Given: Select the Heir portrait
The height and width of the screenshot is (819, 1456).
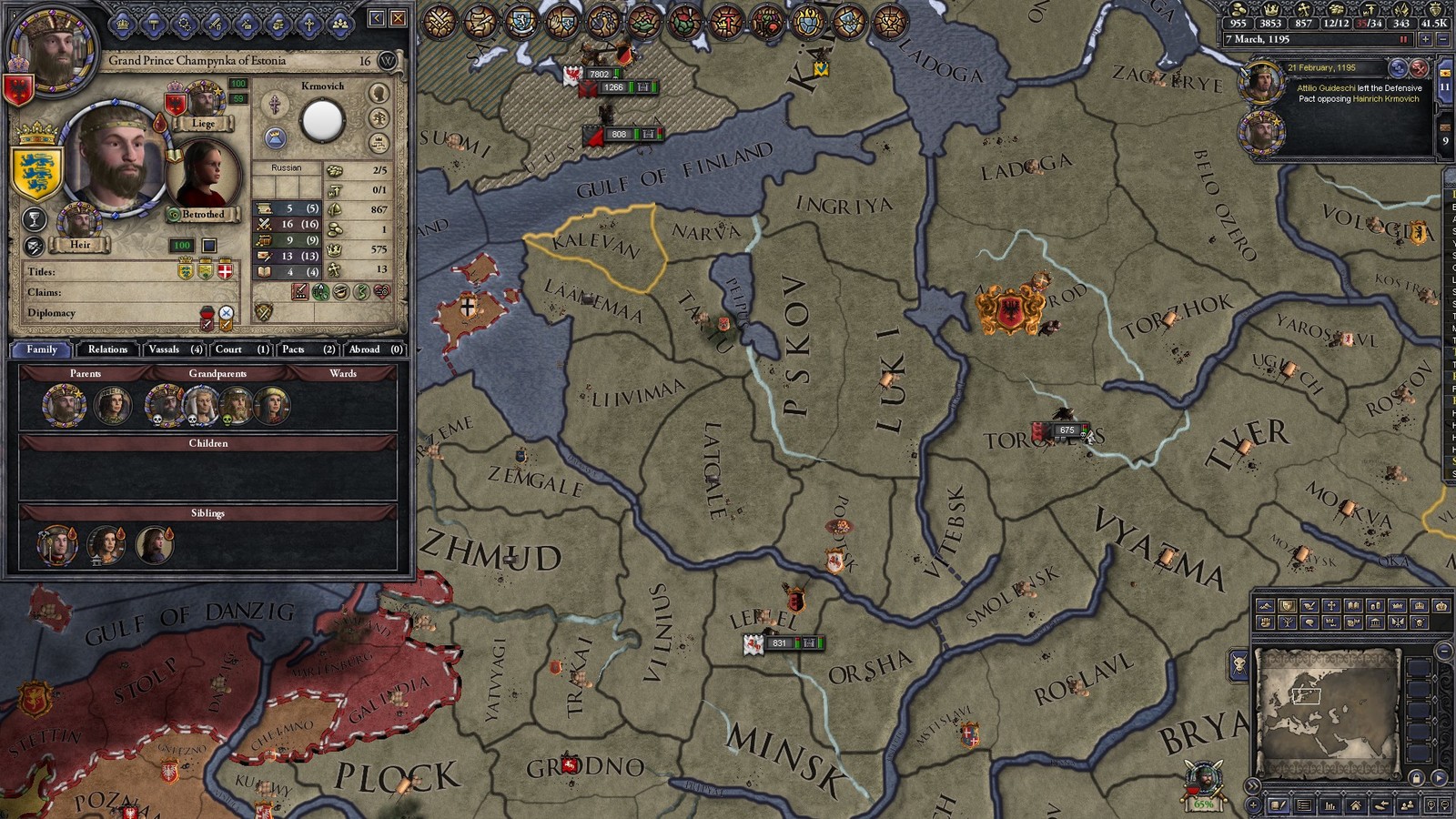Looking at the screenshot, I should [79, 222].
